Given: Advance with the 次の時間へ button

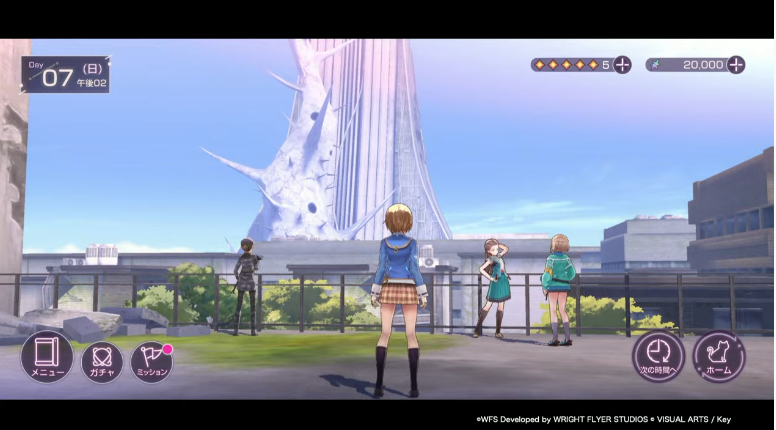Looking at the screenshot, I should pos(658,357).
